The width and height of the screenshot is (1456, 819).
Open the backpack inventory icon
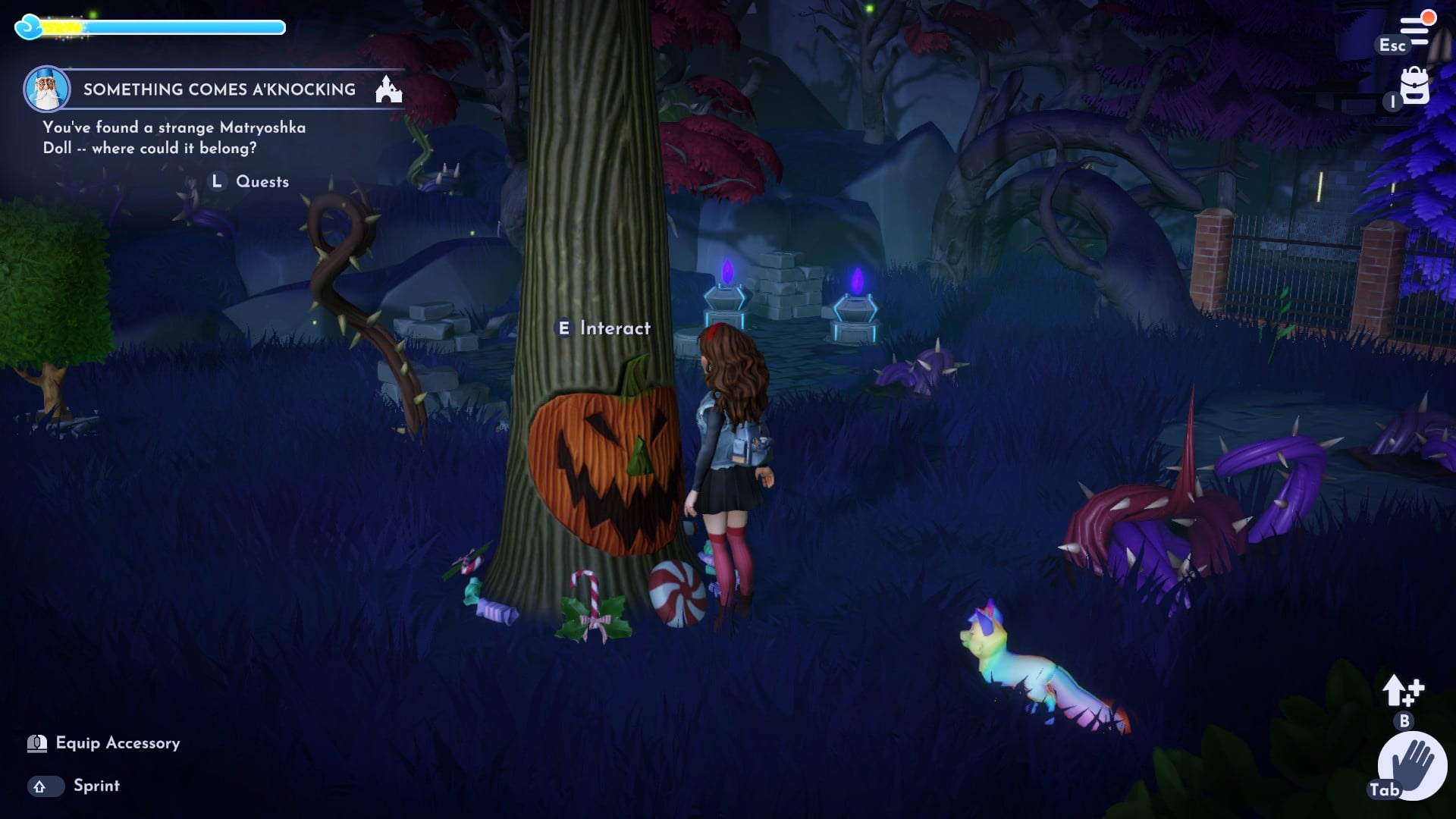1414,86
